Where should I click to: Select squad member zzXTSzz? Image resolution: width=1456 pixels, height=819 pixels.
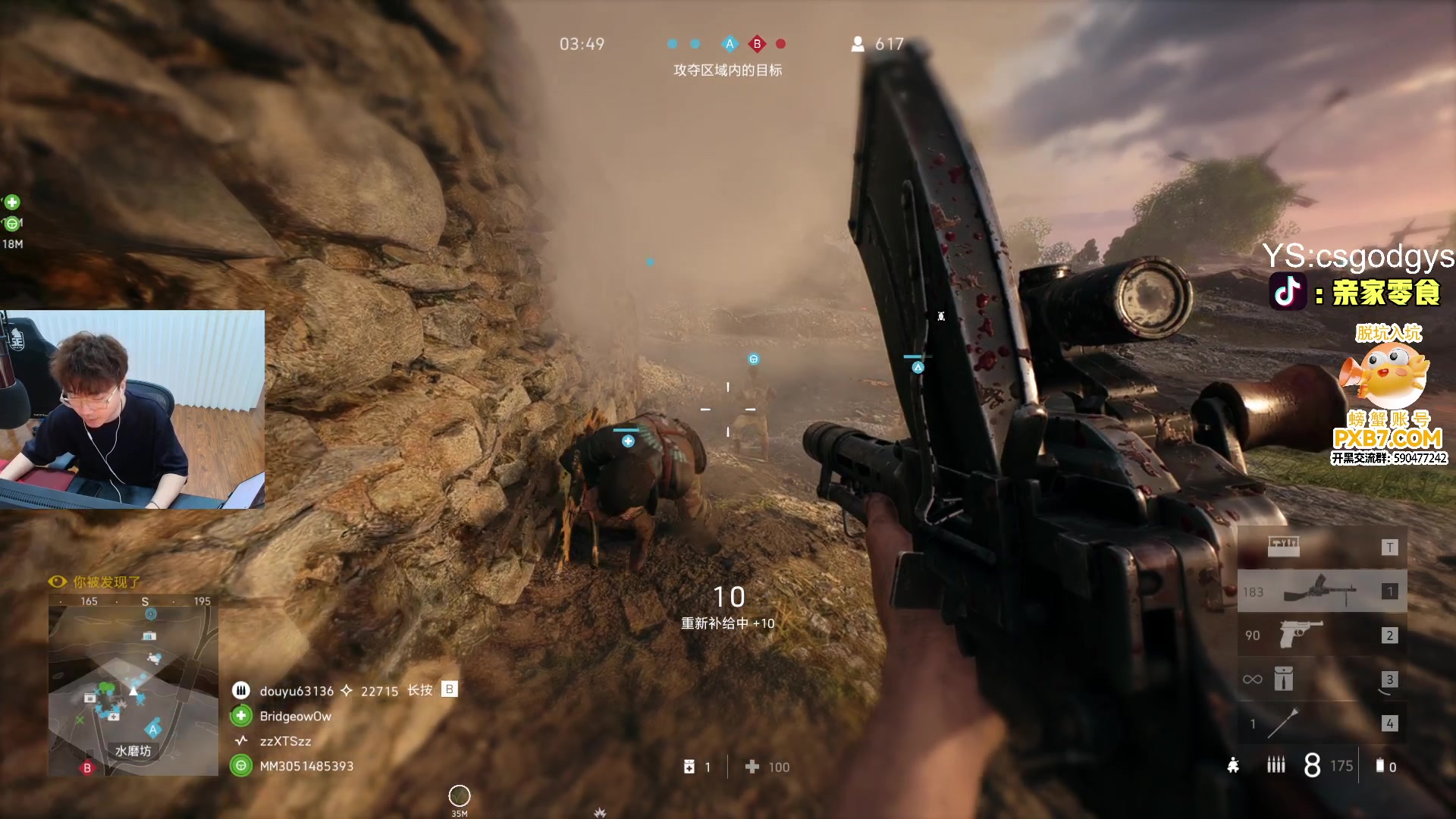pyautogui.click(x=285, y=741)
